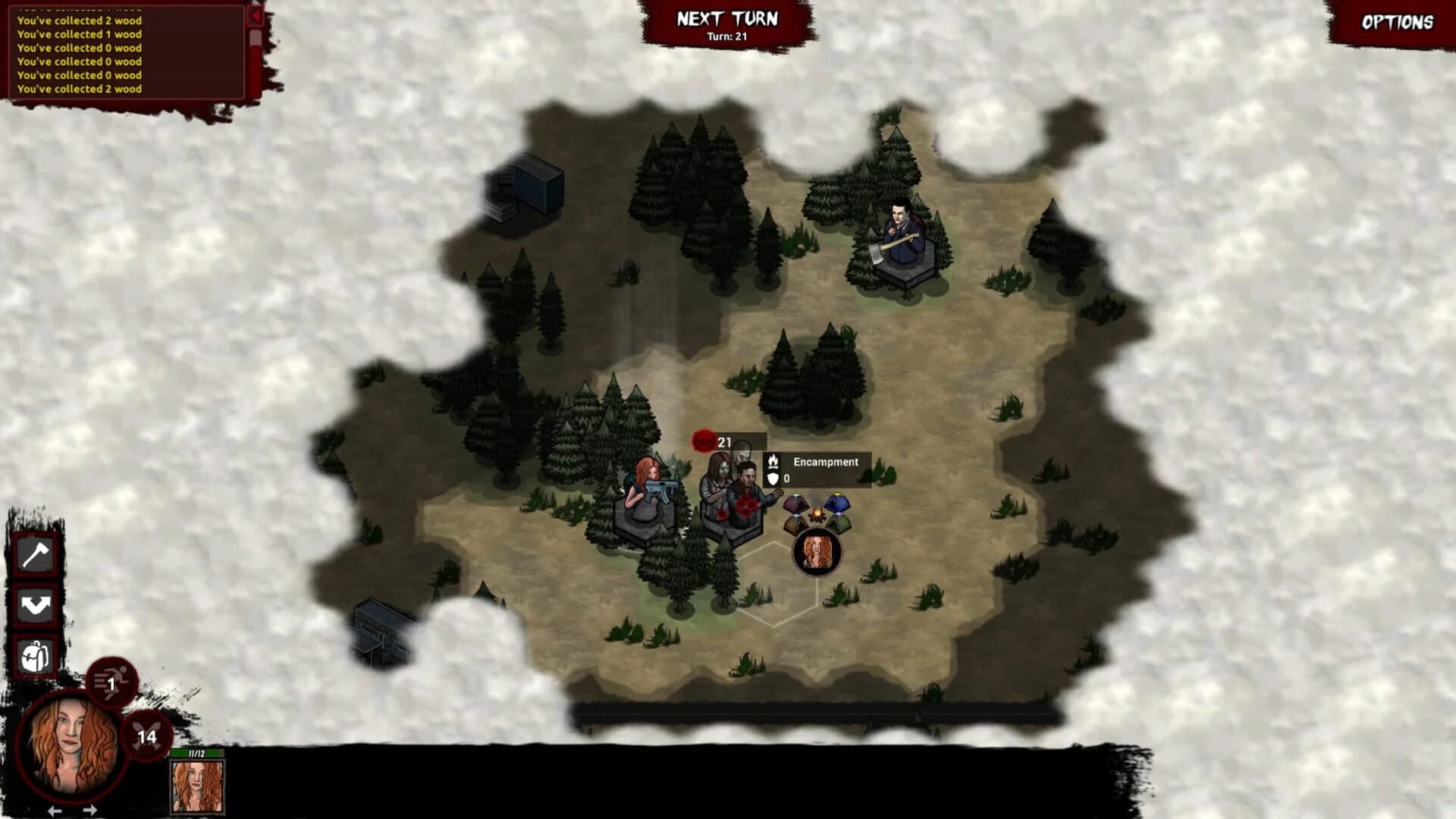
Task: Click the campfire icon on the Encampment tooltip
Action: [774, 461]
